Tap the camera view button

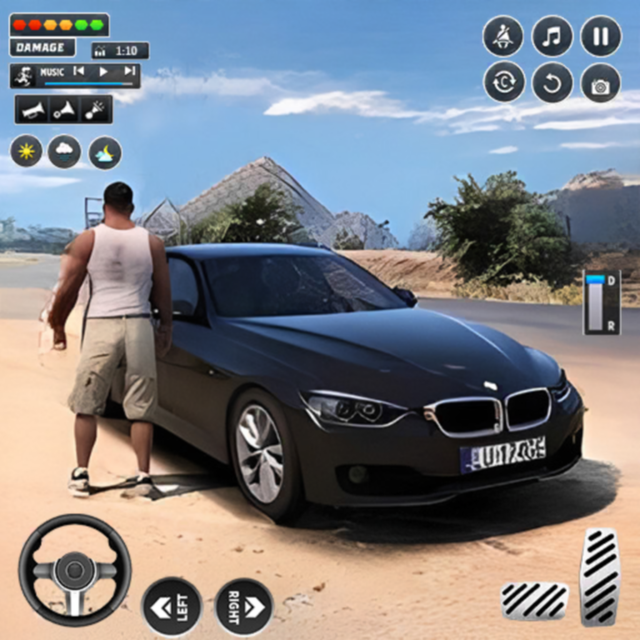click(601, 83)
